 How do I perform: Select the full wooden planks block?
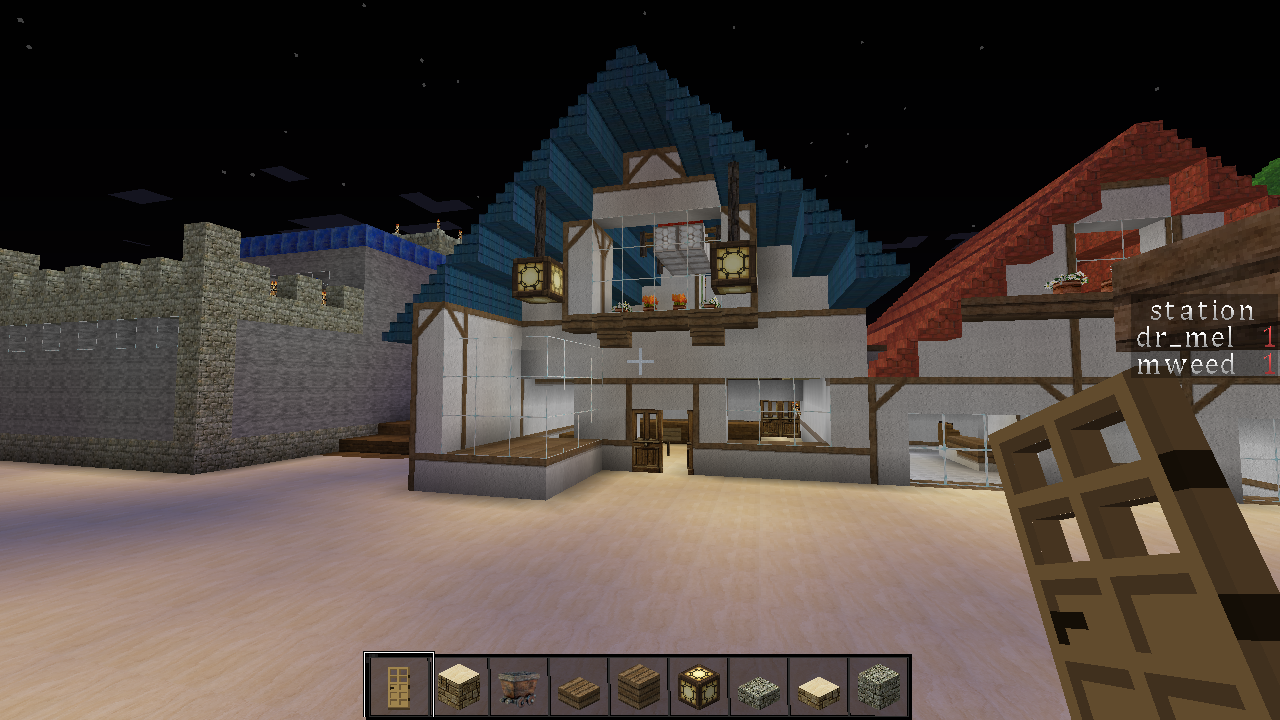pyautogui.click(x=639, y=686)
